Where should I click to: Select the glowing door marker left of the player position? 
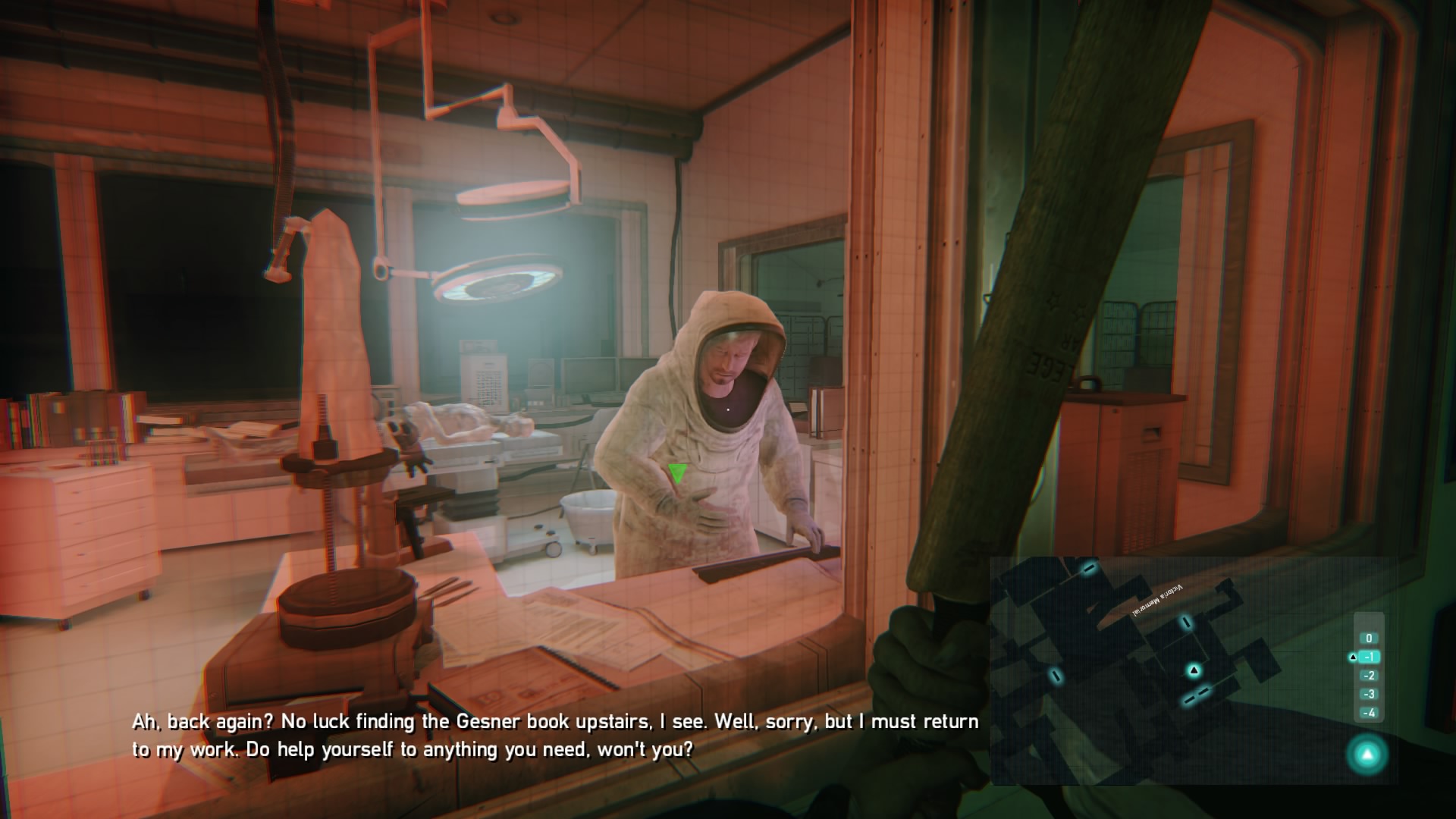tap(1056, 675)
